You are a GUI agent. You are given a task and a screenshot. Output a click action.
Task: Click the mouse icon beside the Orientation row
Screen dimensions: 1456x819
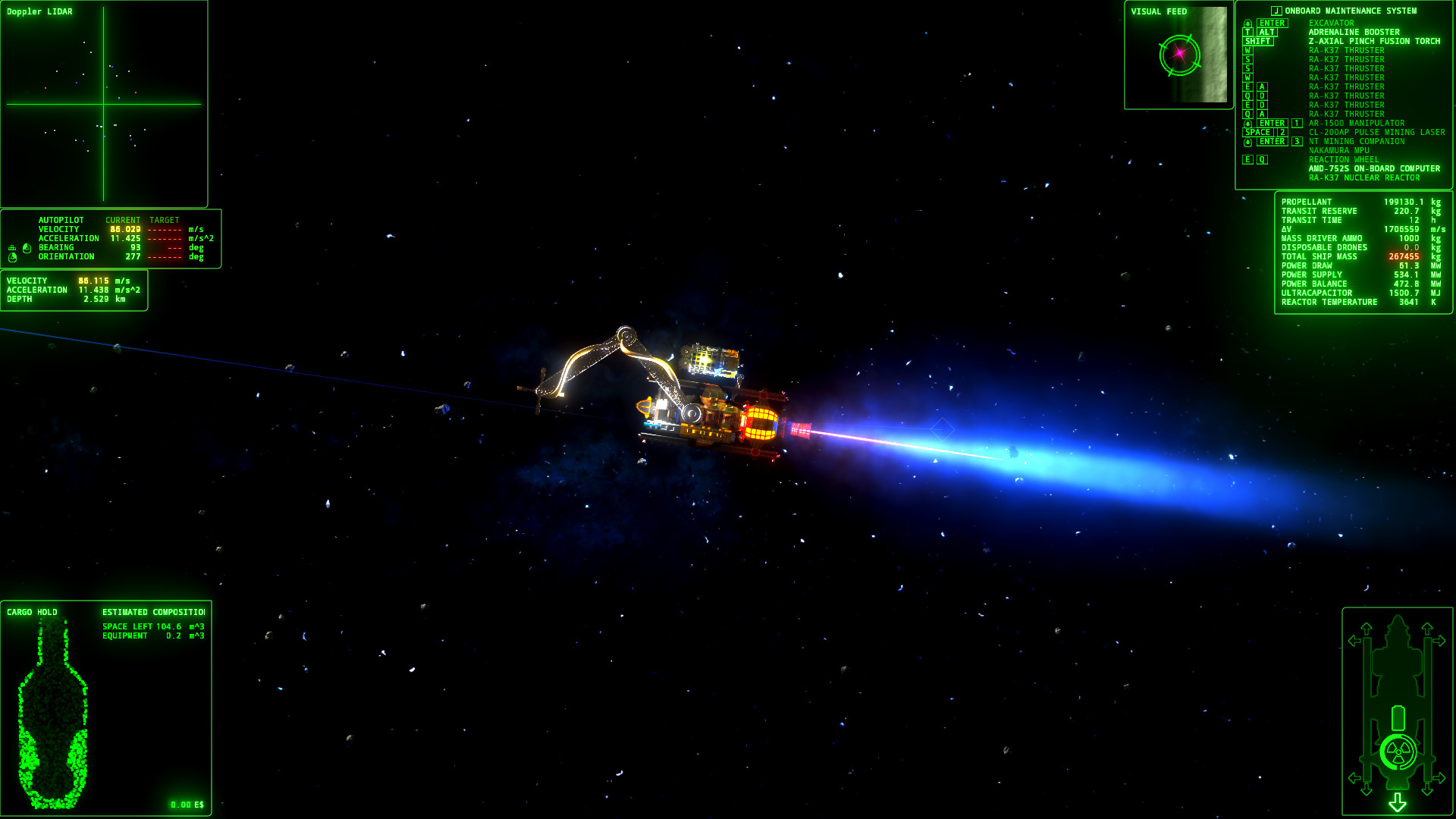click(x=12, y=256)
